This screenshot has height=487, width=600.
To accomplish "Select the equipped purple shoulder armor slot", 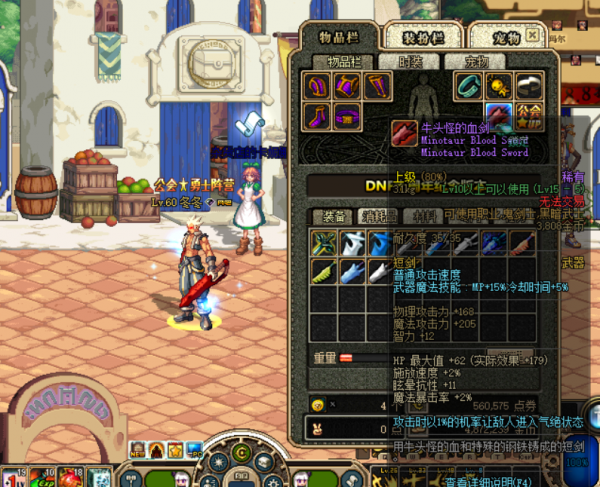I will (x=320, y=86).
